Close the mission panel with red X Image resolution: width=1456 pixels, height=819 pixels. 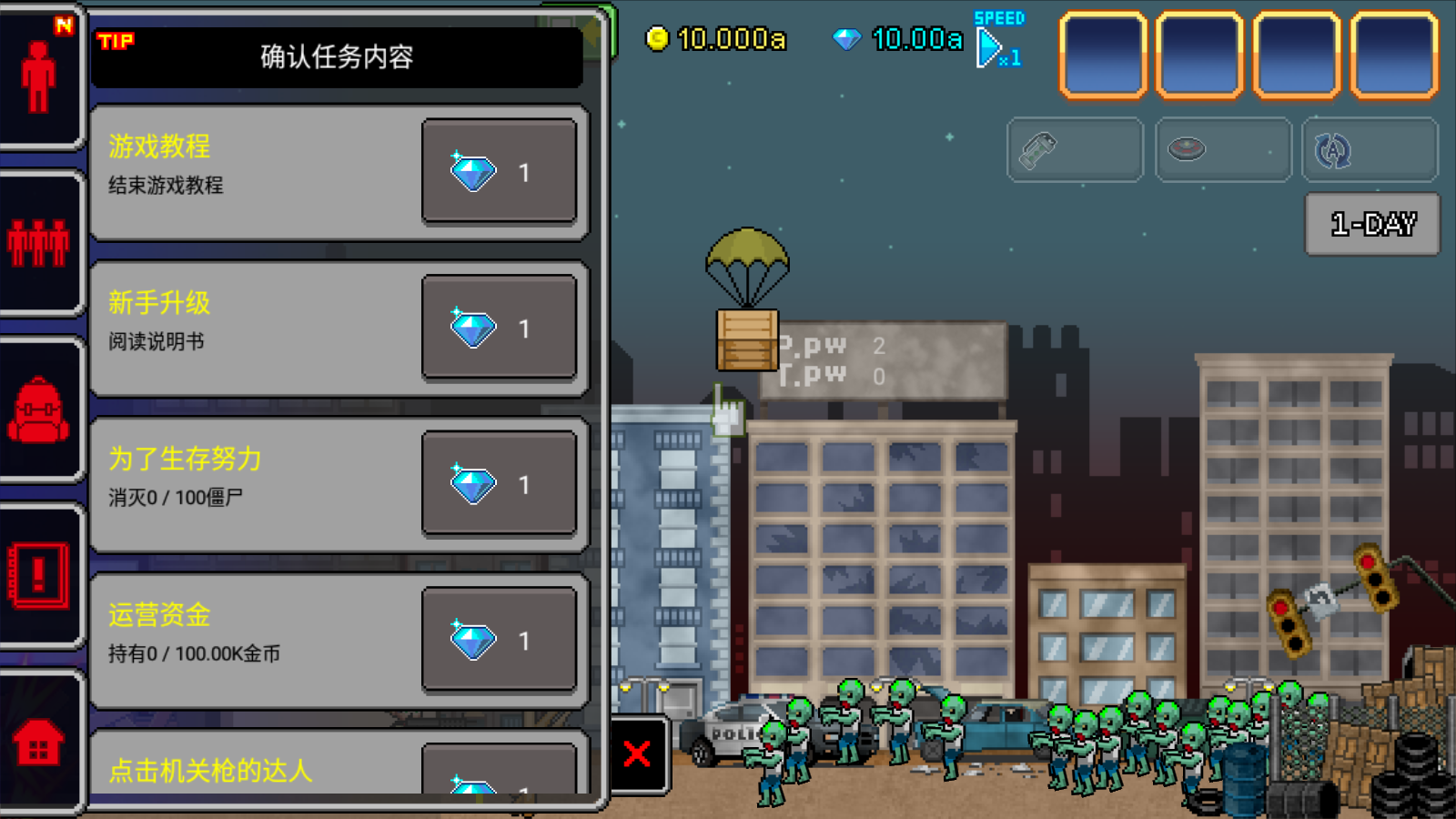(638, 753)
